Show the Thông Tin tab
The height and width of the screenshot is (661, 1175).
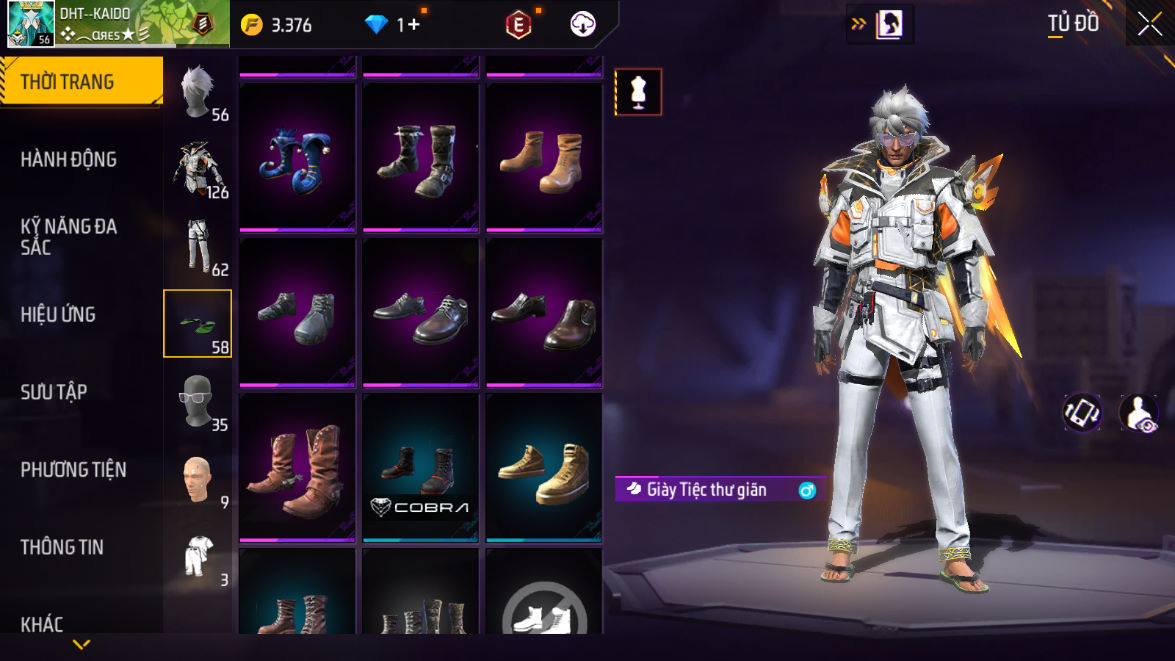pos(62,547)
